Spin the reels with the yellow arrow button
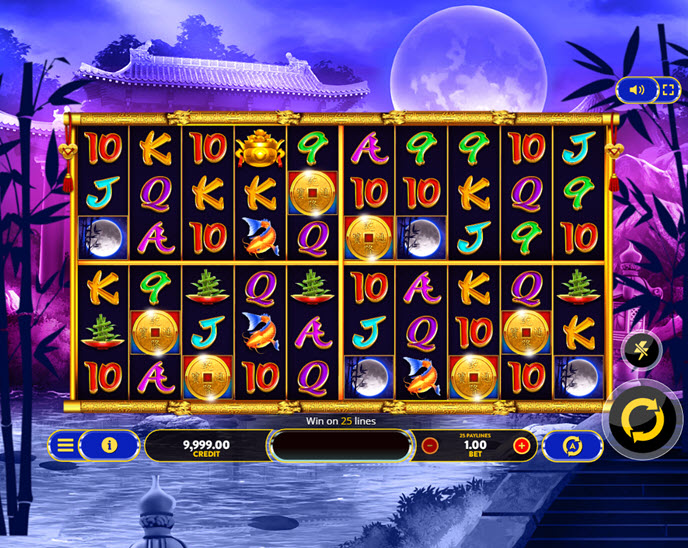This screenshot has height=548, width=688. 644,419
